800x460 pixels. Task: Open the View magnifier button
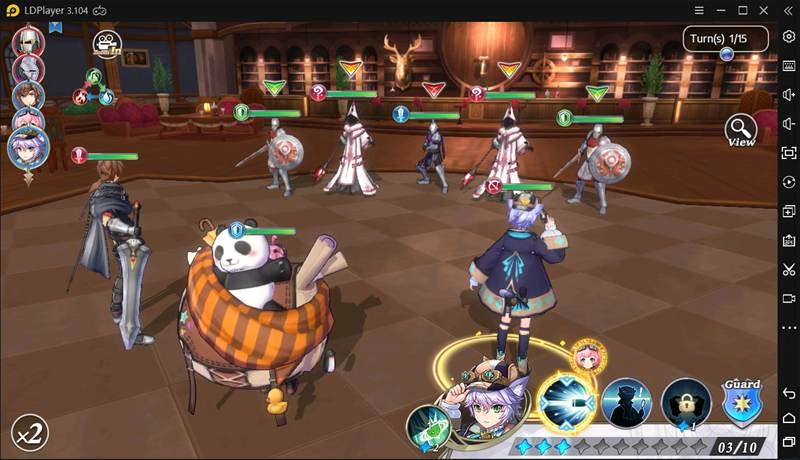coord(741,131)
